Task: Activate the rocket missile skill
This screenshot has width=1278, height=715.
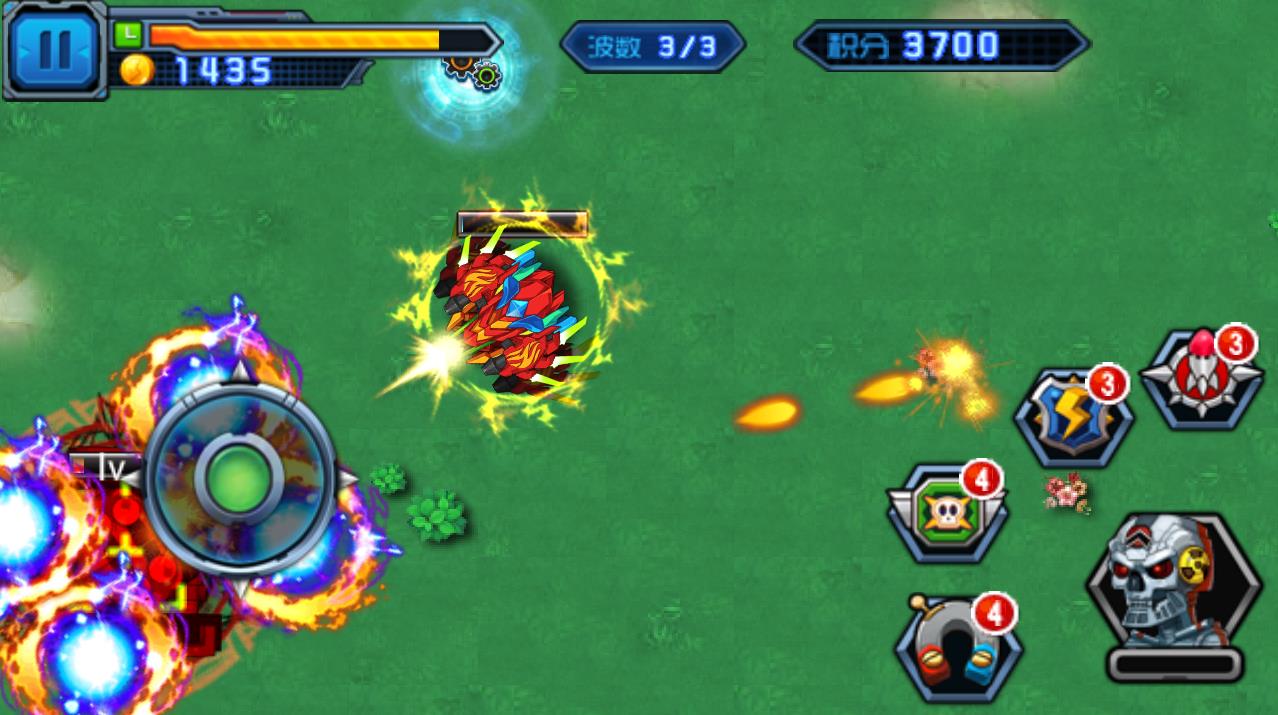Action: click(1201, 378)
